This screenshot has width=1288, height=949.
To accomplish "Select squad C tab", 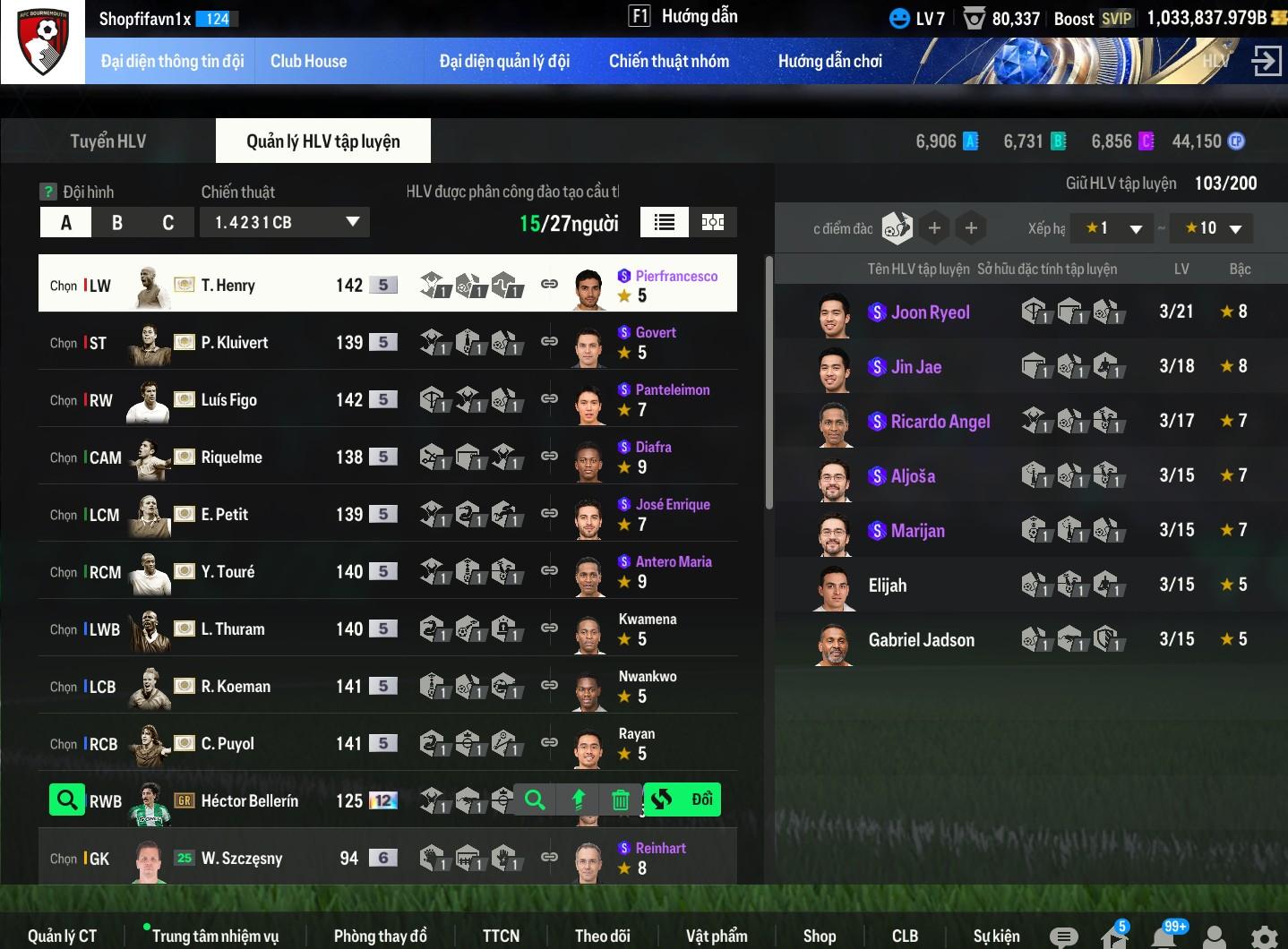I will 167,223.
